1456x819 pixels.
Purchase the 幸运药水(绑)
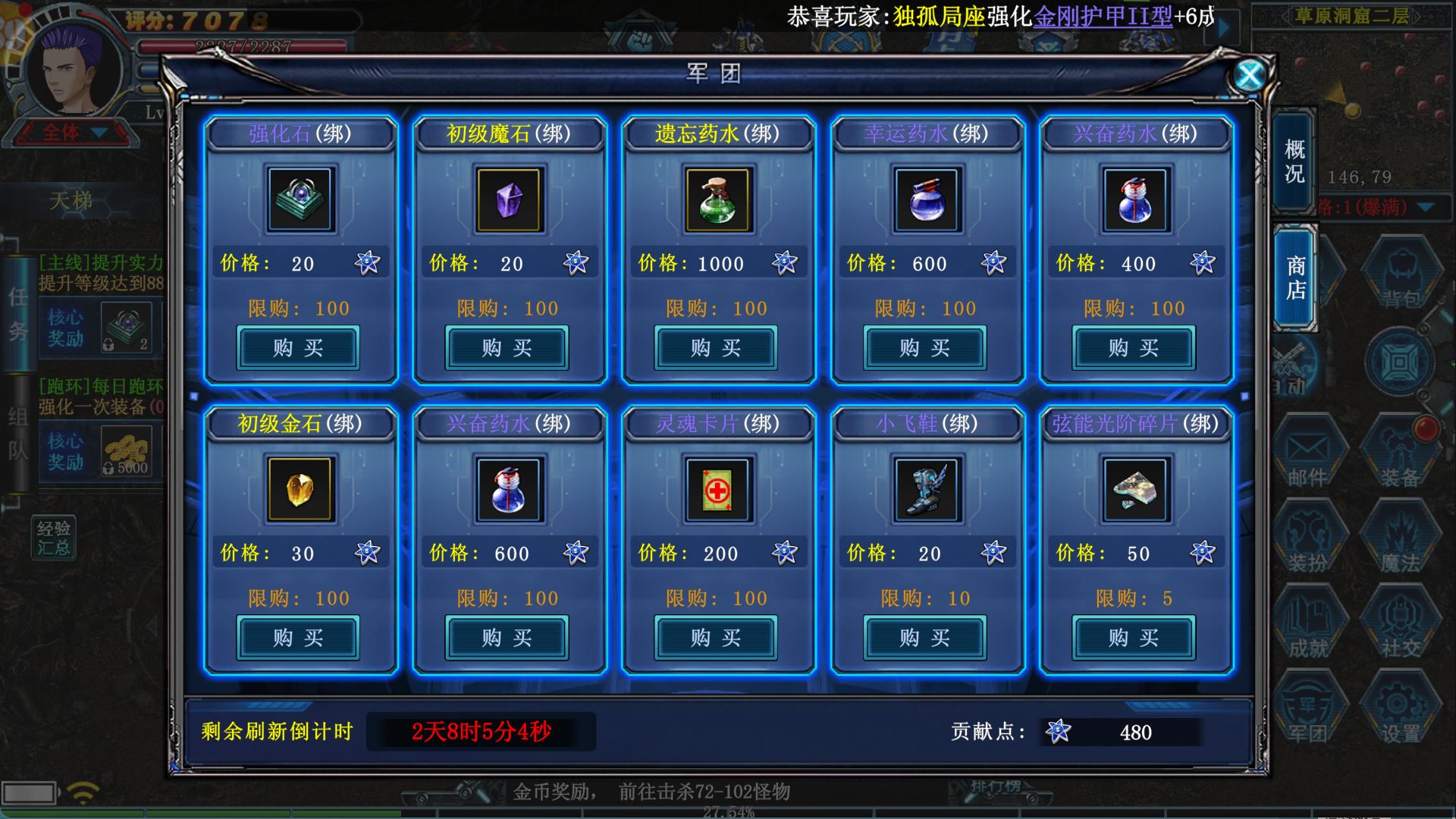pos(924,348)
